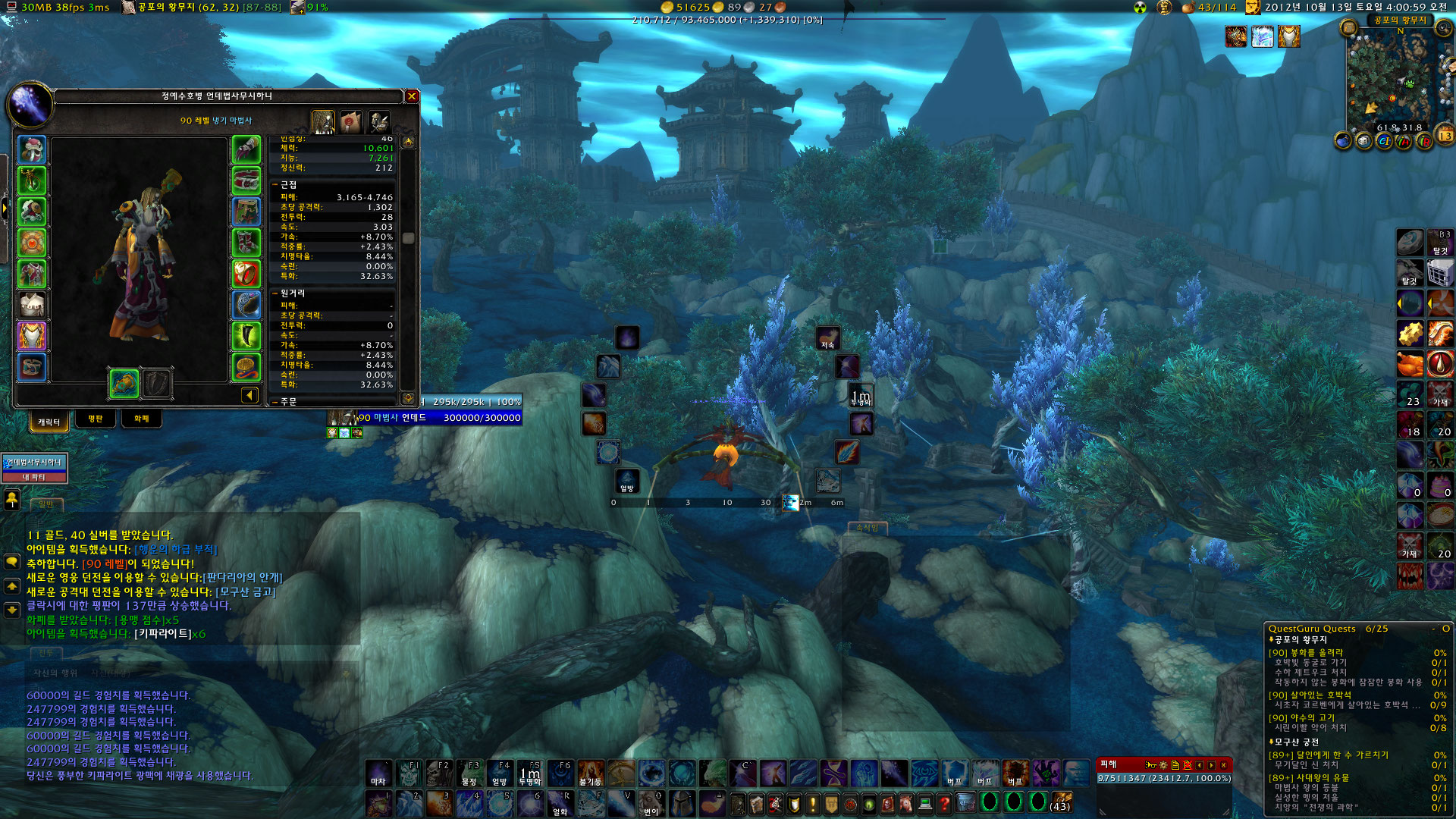This screenshot has height=819, width=1456.
Task: Close the character info window
Action: coord(412,96)
